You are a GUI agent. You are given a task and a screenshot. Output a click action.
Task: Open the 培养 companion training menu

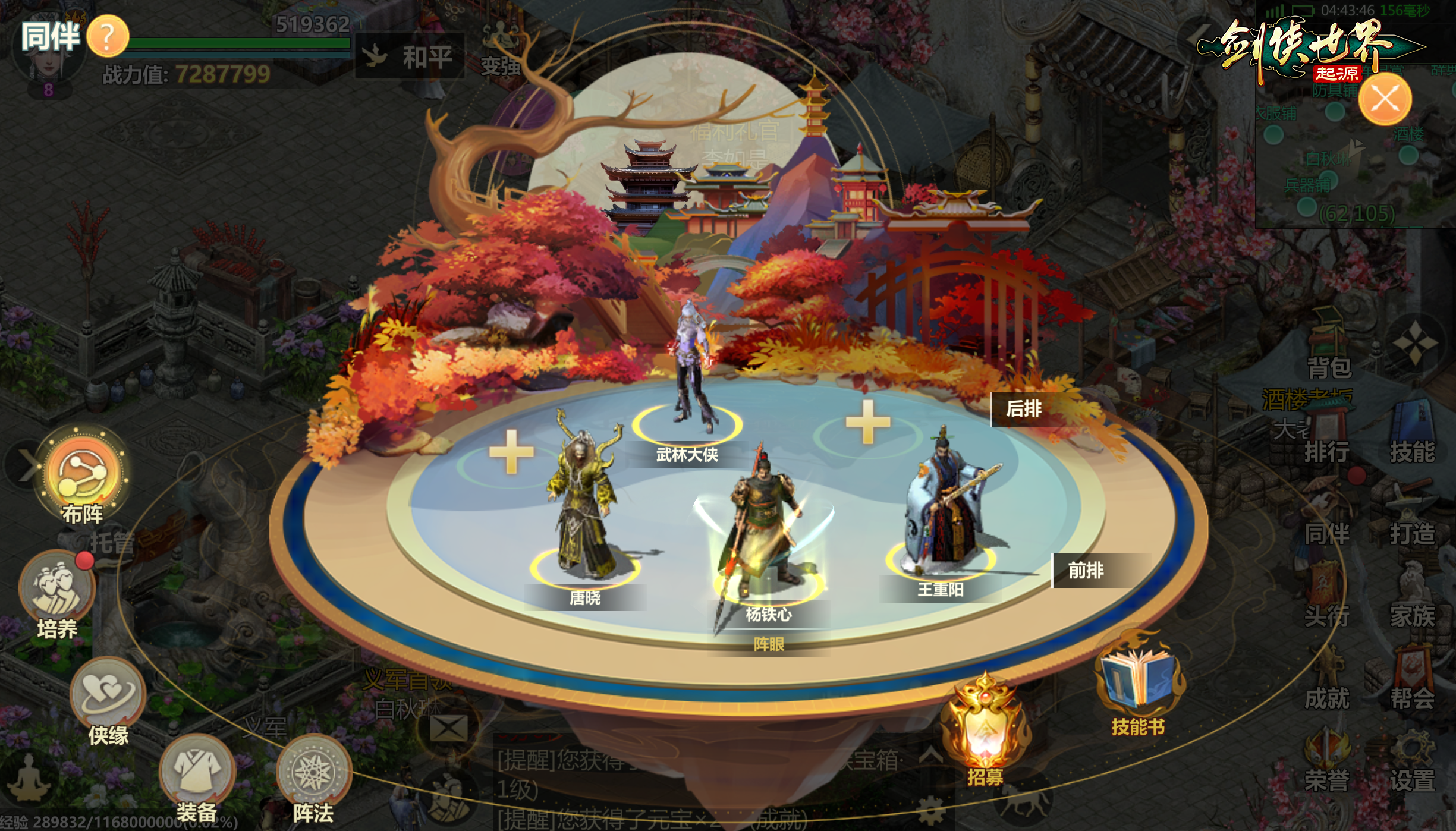point(57,588)
